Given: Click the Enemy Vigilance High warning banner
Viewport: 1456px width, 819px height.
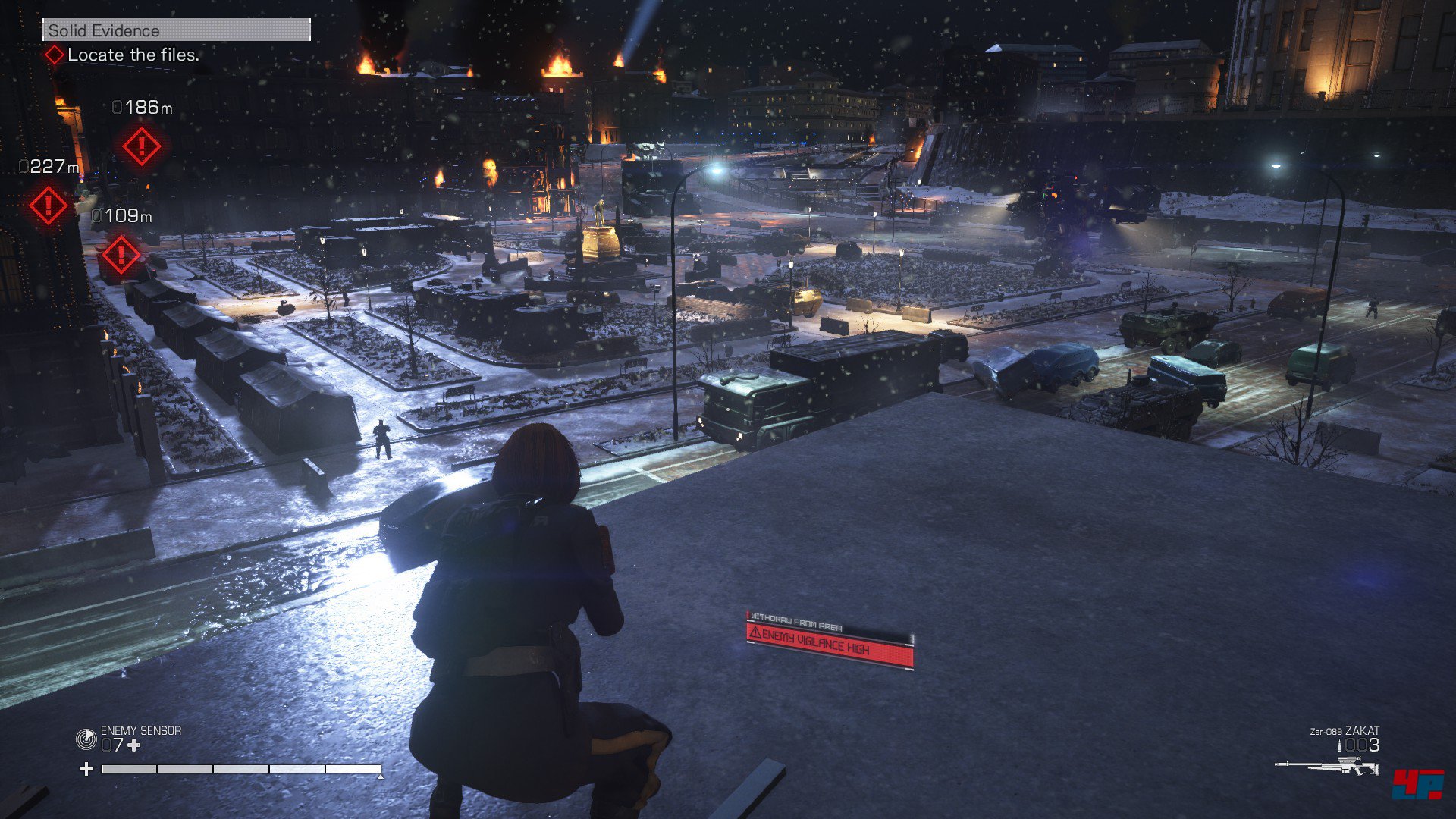Looking at the screenshot, I should coord(830,647).
